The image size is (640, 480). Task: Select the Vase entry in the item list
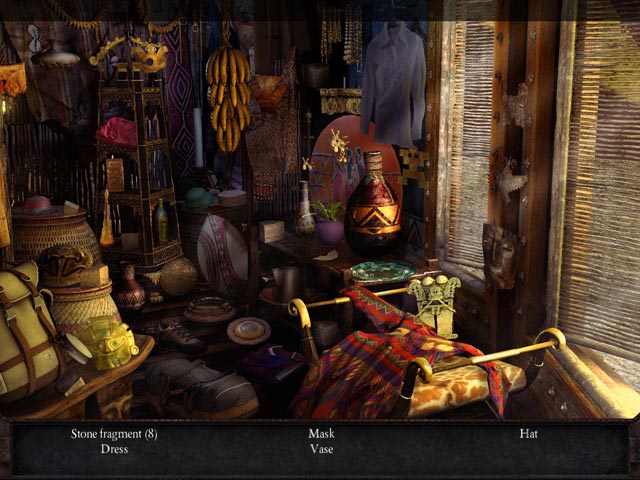click(x=320, y=450)
